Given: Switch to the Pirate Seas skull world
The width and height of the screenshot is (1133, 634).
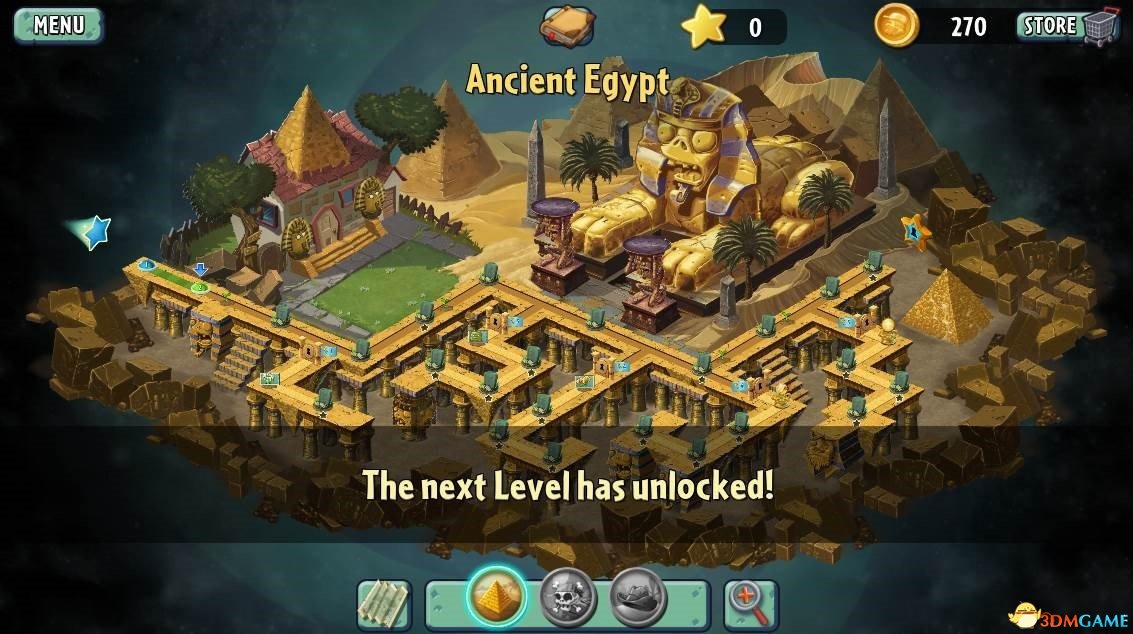Looking at the screenshot, I should [x=567, y=598].
